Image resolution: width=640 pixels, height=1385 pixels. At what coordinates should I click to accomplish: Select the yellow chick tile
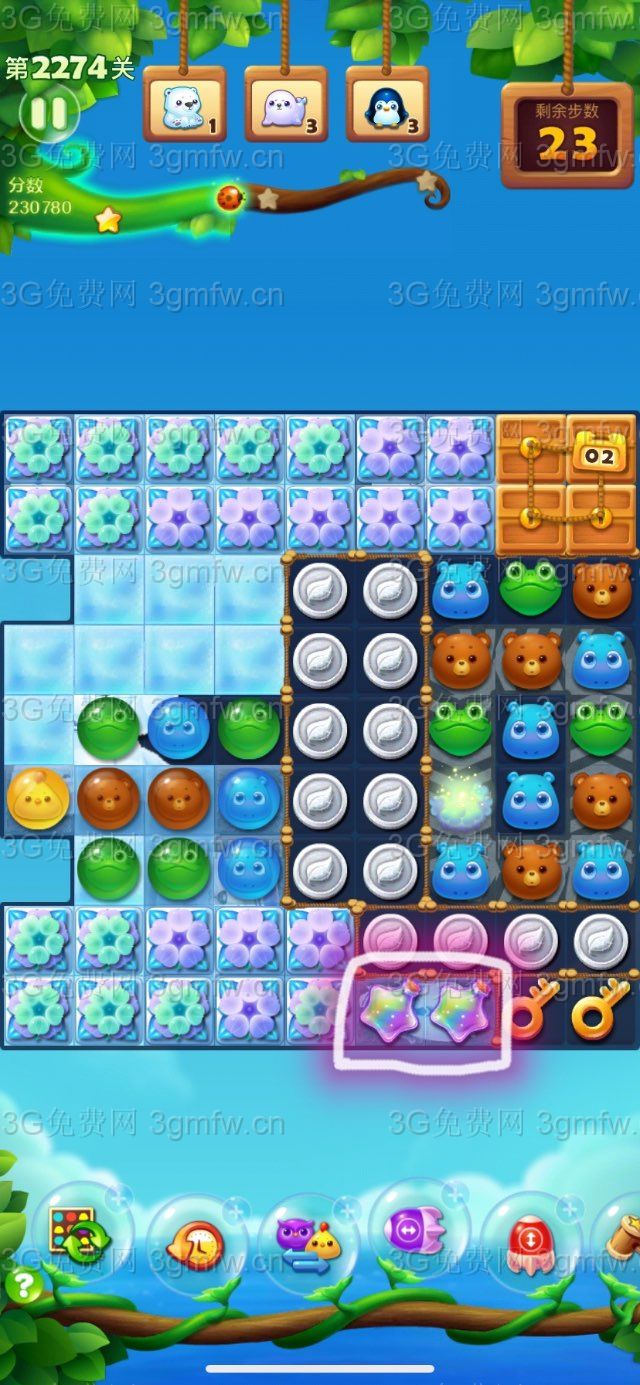[38, 798]
